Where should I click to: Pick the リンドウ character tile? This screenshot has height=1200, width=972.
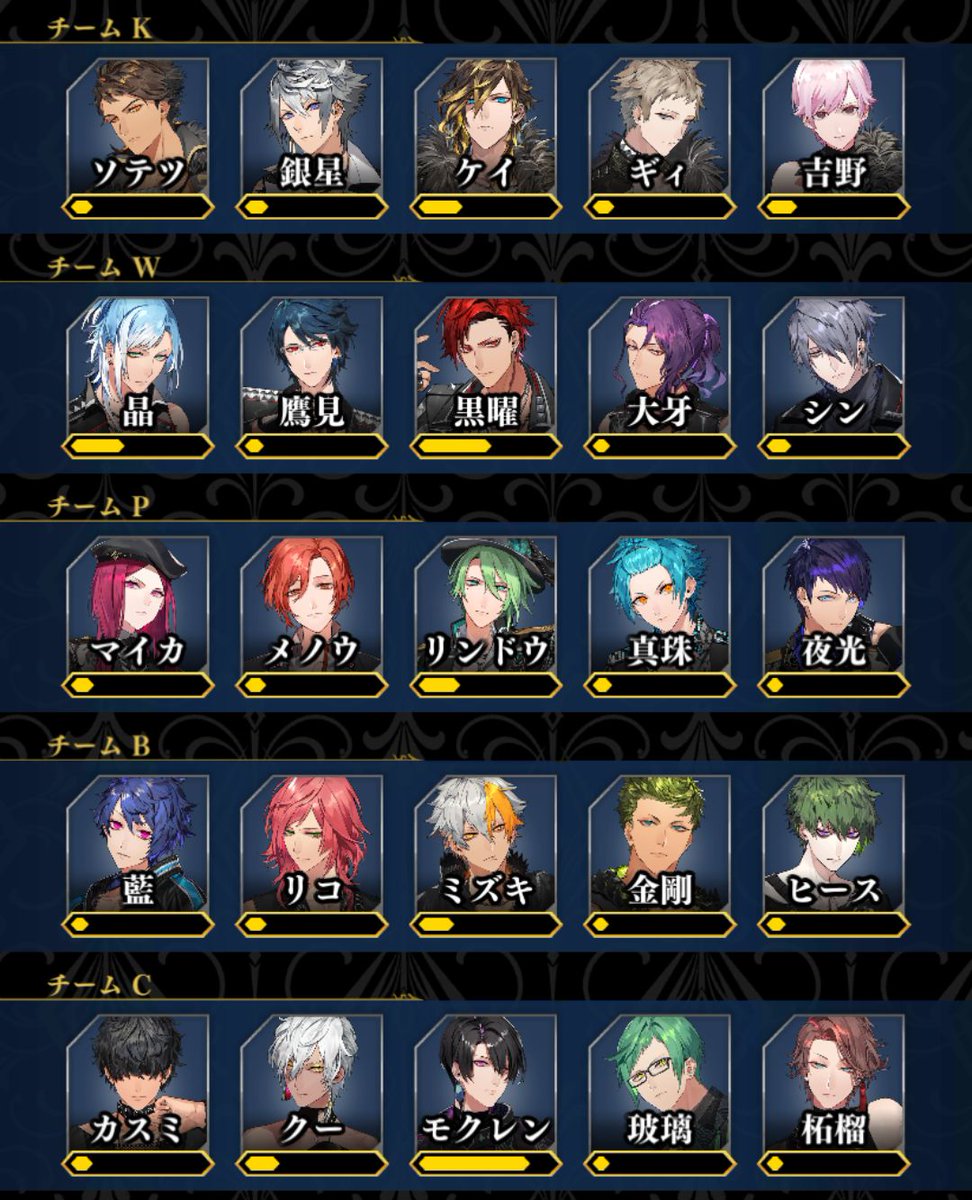point(486,603)
